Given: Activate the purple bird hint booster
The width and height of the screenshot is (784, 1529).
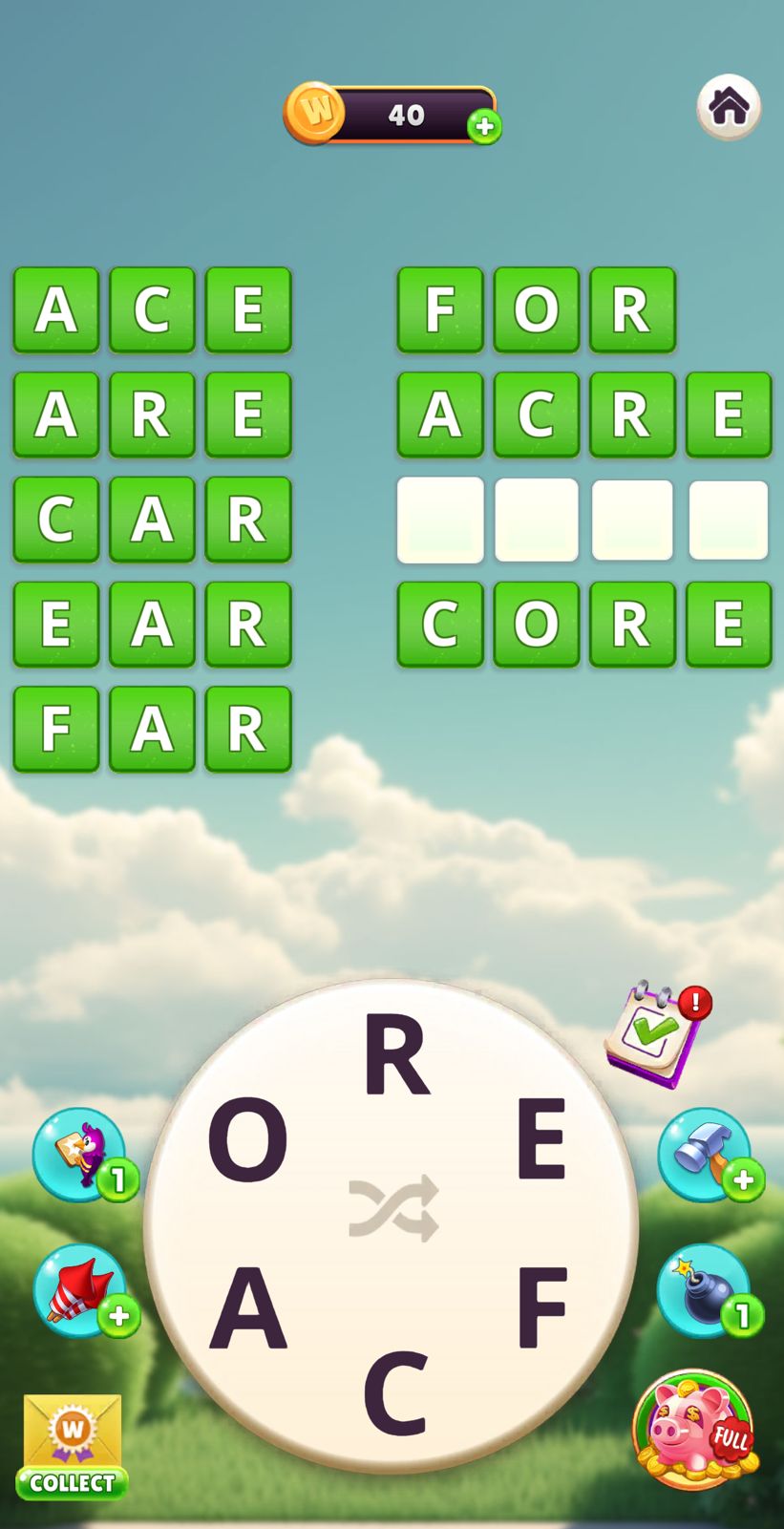Looking at the screenshot, I should [x=81, y=1153].
